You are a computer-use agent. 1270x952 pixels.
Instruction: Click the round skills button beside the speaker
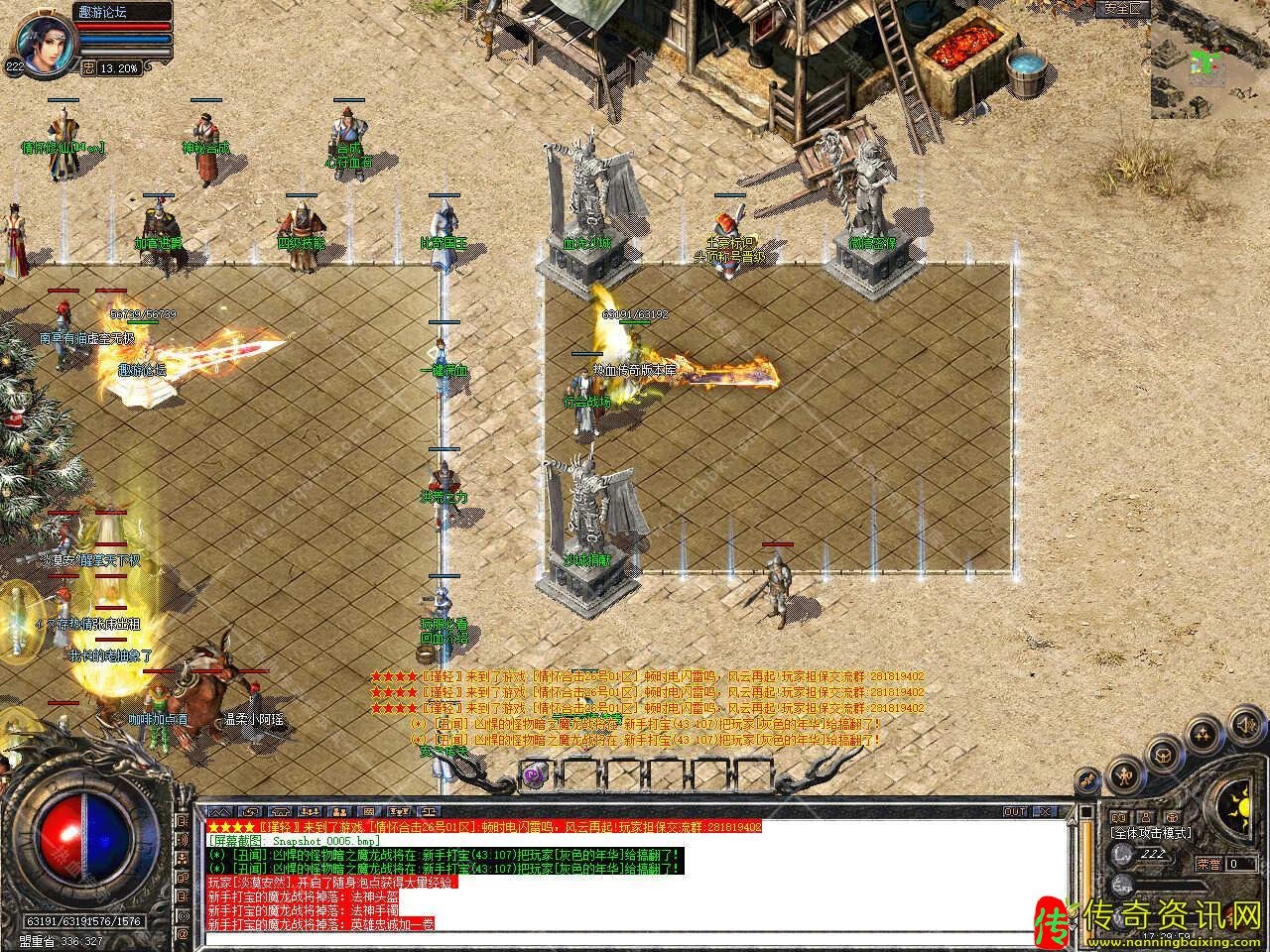tap(1204, 735)
